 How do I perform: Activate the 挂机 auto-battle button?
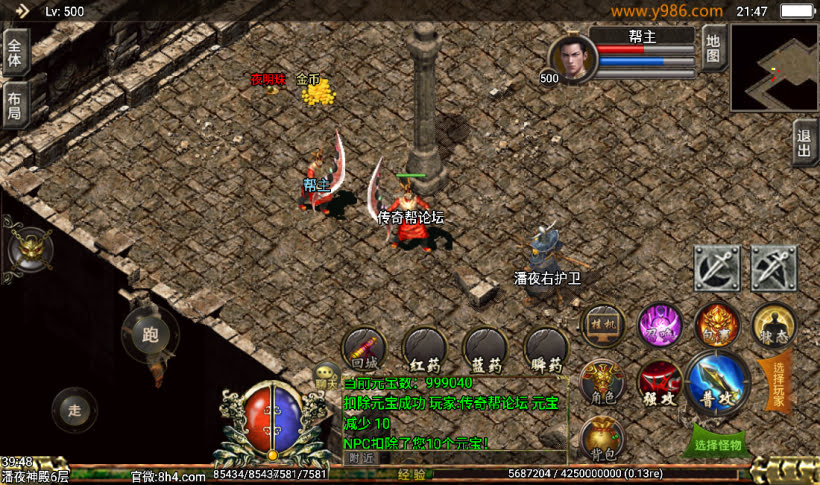[x=603, y=325]
